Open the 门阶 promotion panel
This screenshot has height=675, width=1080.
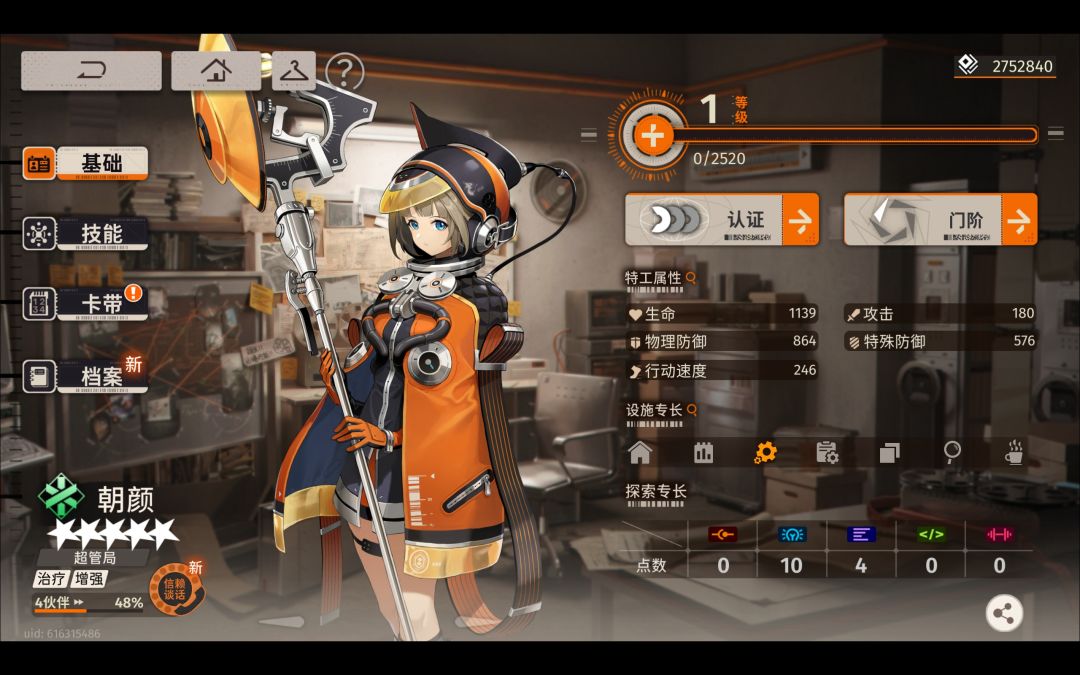940,219
